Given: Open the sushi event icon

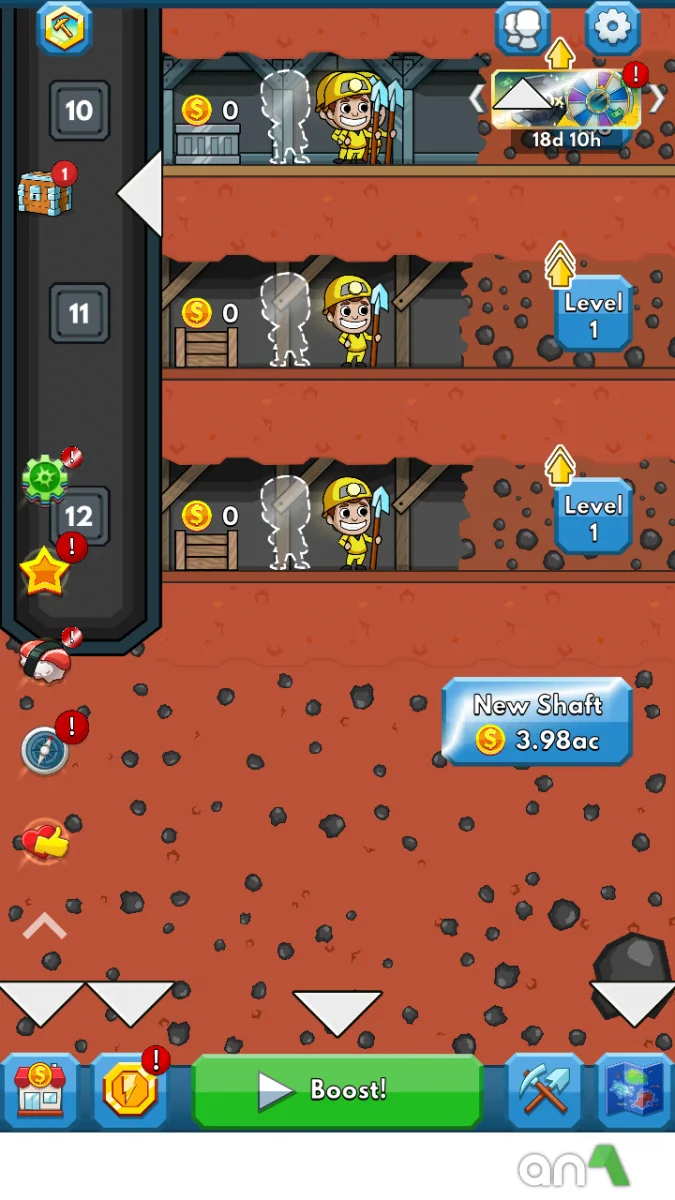Looking at the screenshot, I should click(45, 661).
